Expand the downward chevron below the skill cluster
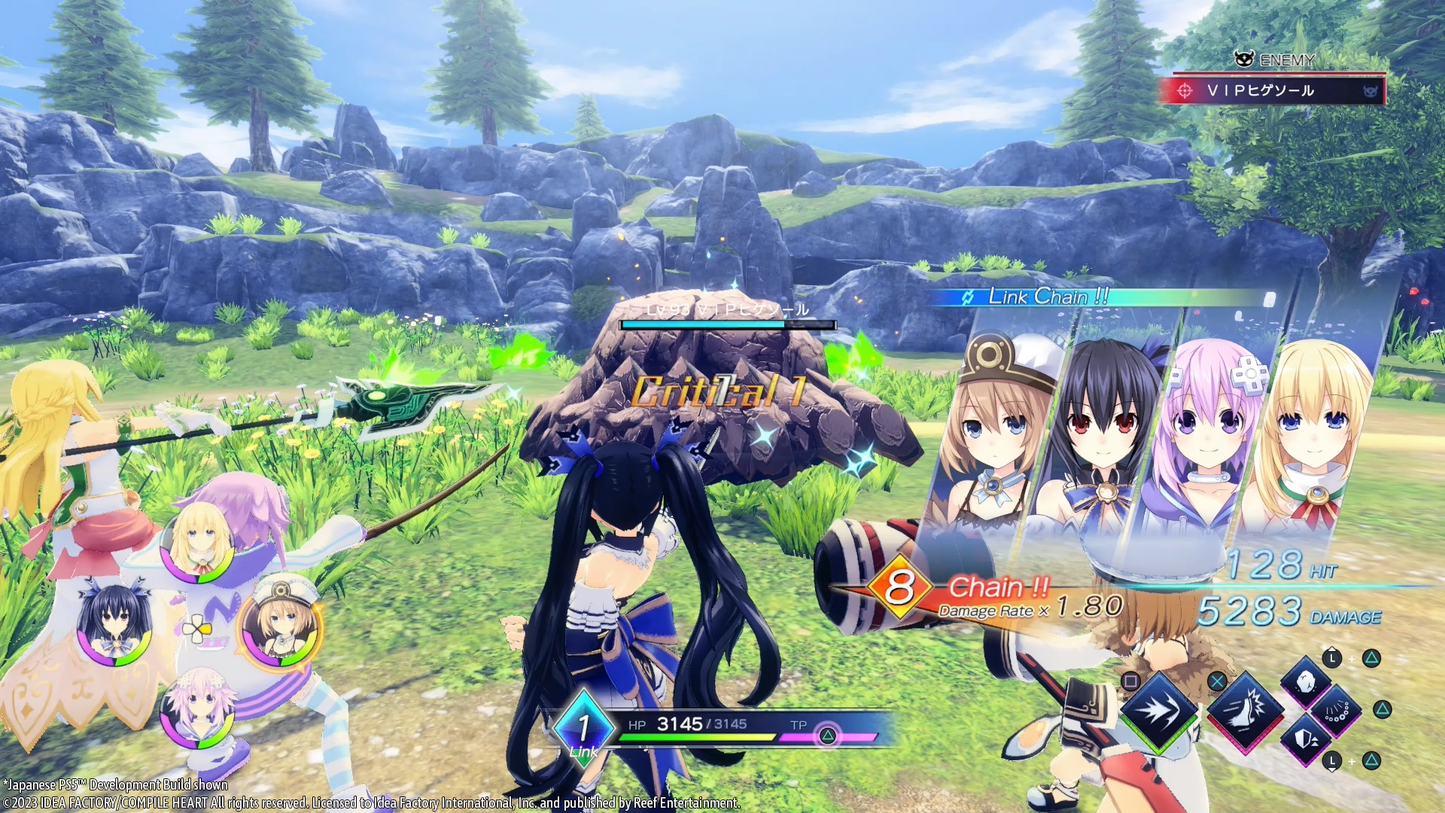The height and width of the screenshot is (813, 1445). [x=1333, y=768]
